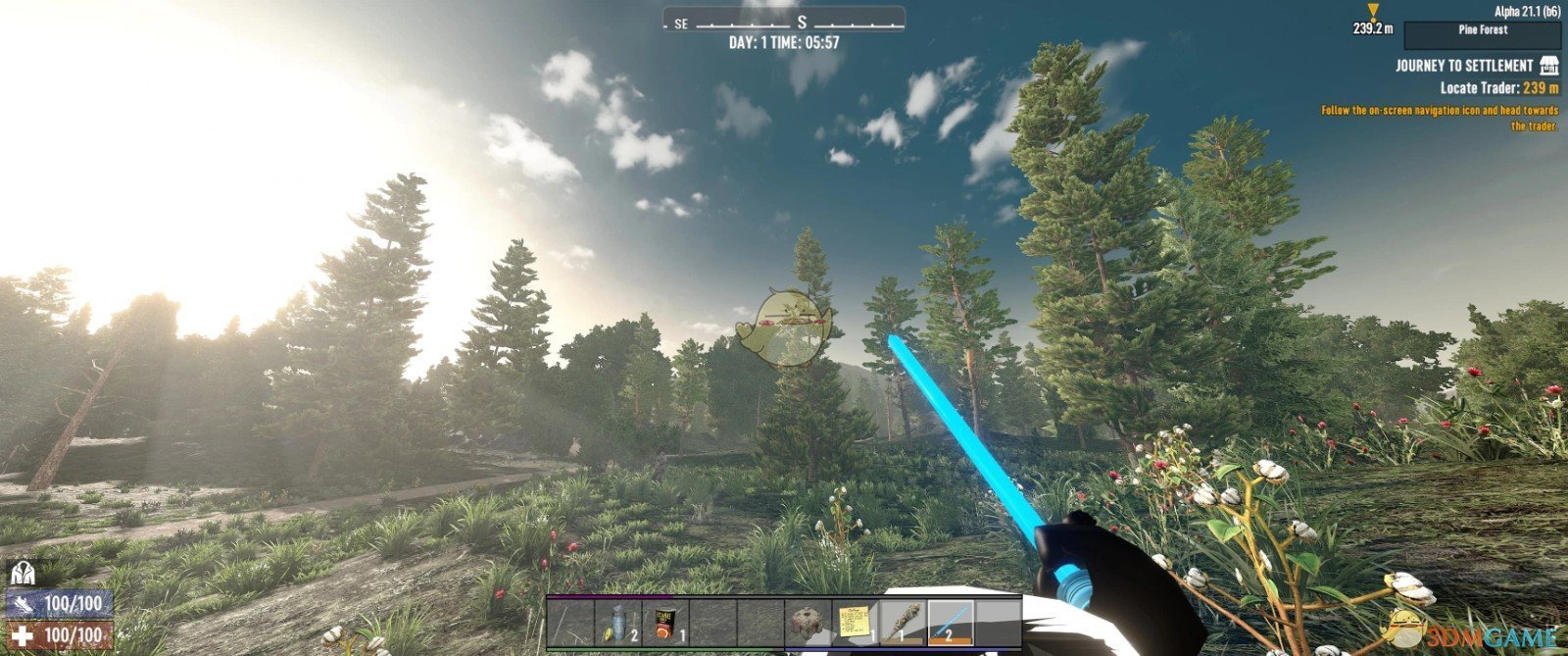The height and width of the screenshot is (656, 1568).
Task: Click the yellow trader waypoint marker
Action: click(1373, 12)
